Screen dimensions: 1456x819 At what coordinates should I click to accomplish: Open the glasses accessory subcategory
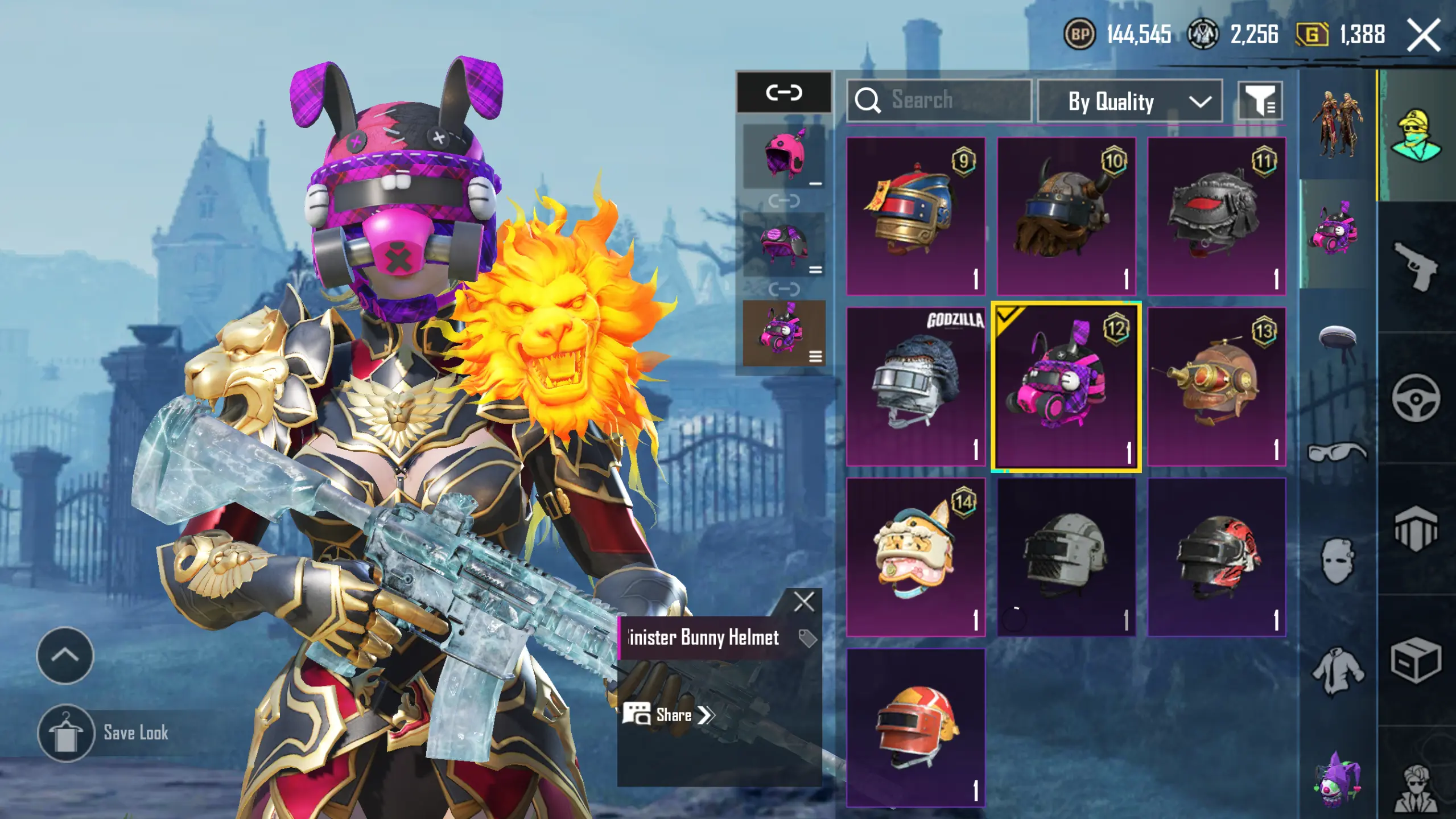click(x=1337, y=452)
